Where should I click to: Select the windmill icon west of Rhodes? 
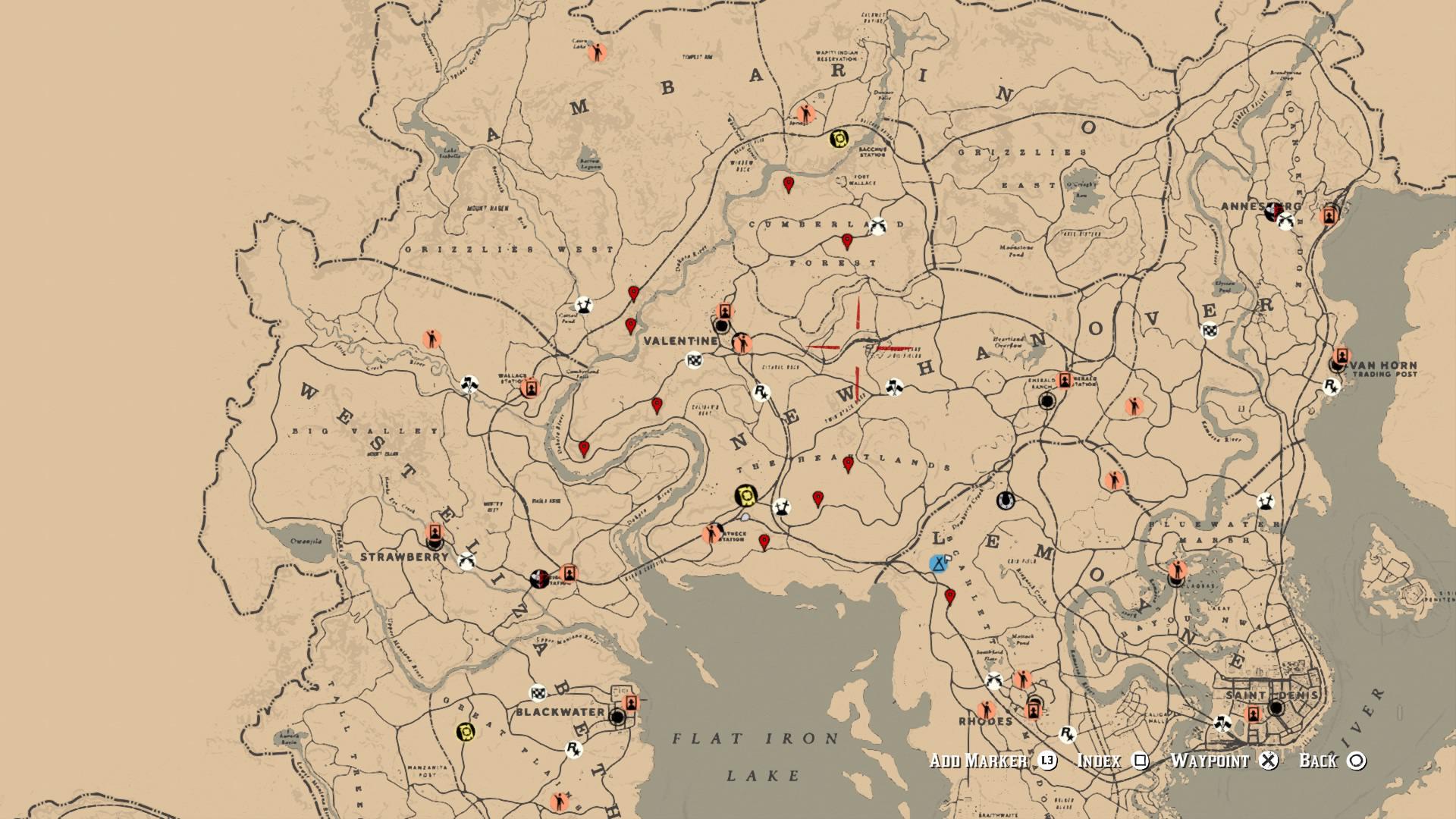pos(993,680)
